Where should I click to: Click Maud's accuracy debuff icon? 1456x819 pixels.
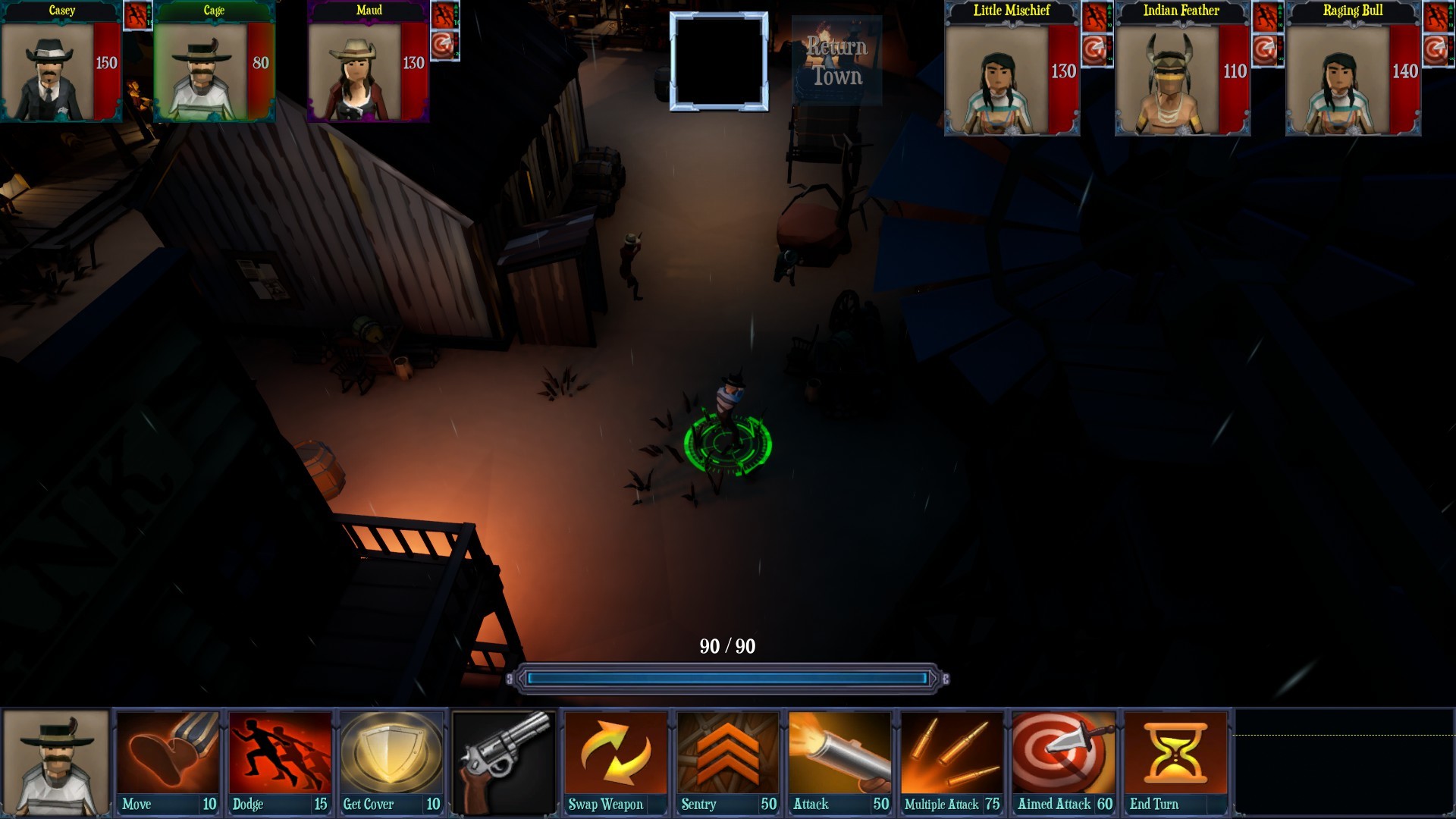click(x=444, y=44)
